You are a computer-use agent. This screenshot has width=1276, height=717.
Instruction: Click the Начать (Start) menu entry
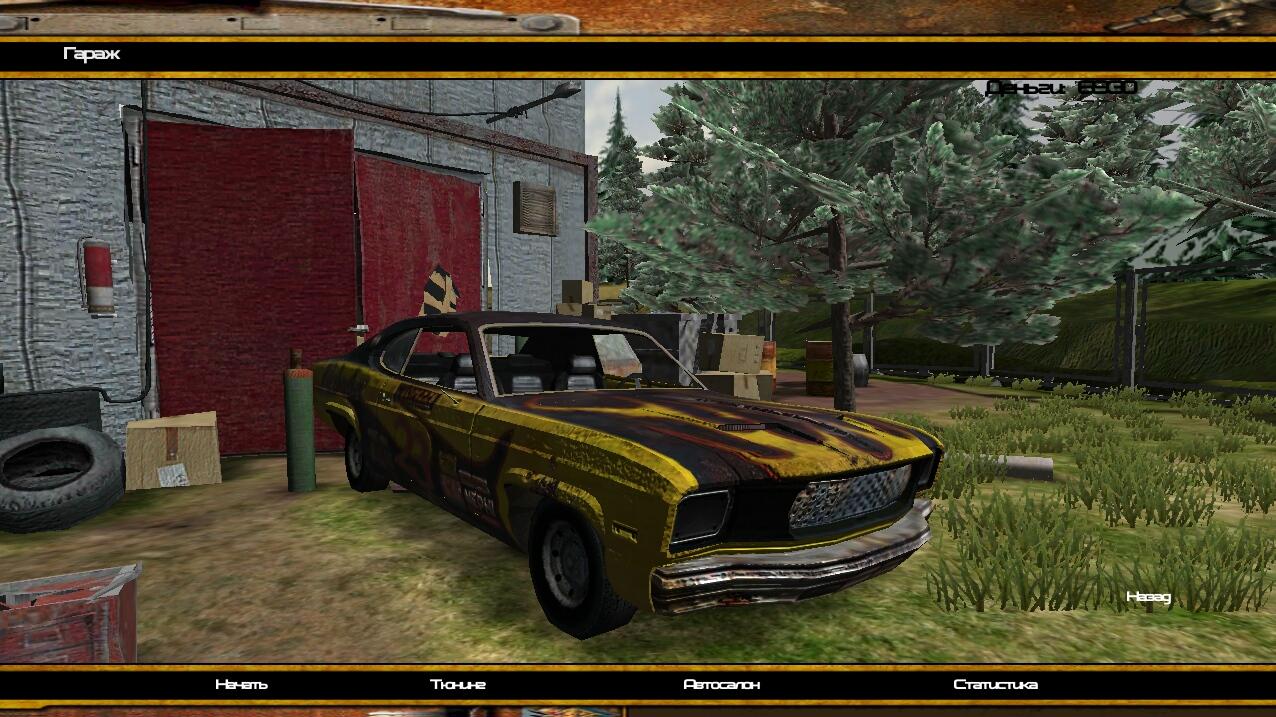(241, 685)
